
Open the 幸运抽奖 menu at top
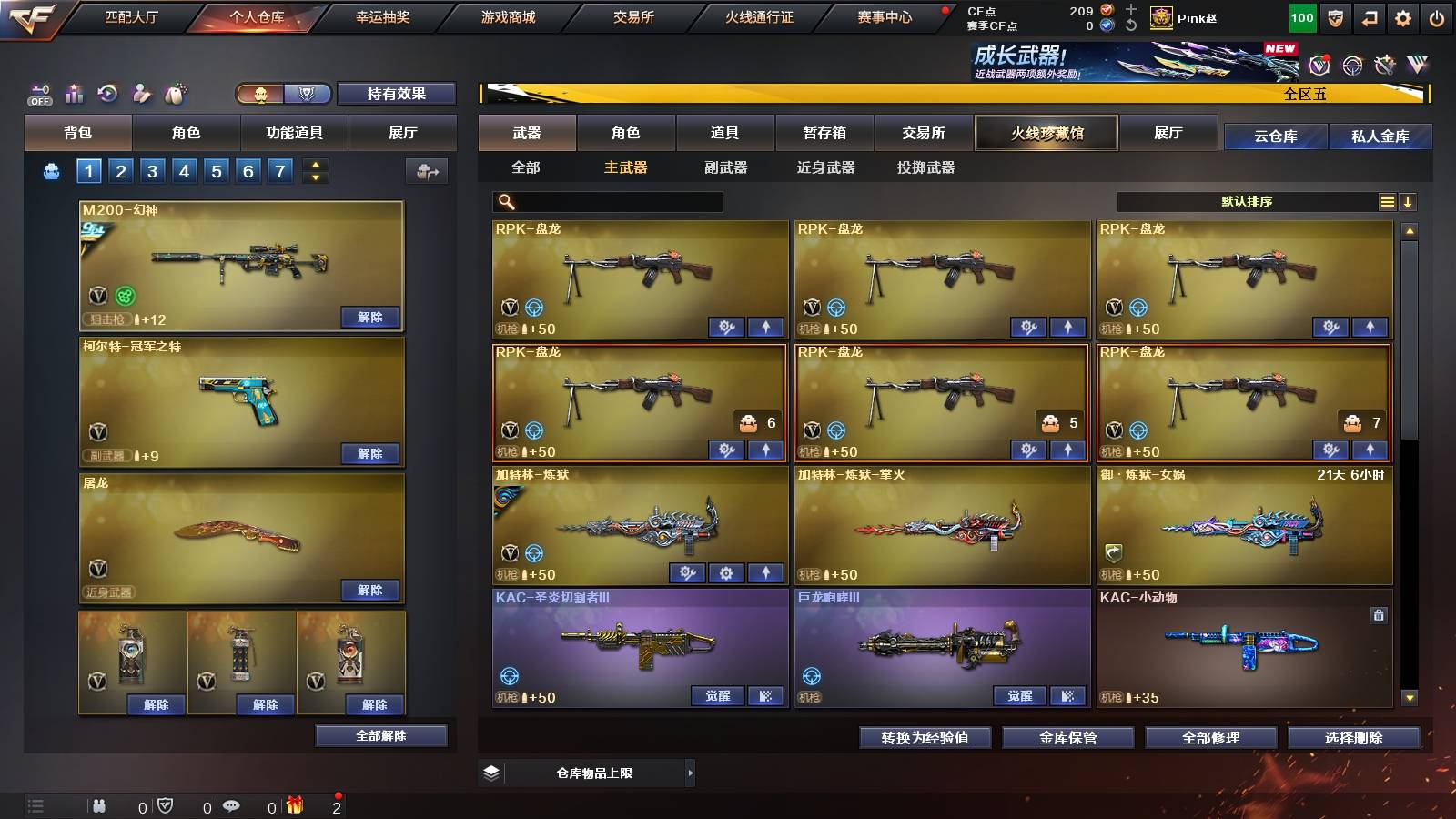point(380,15)
